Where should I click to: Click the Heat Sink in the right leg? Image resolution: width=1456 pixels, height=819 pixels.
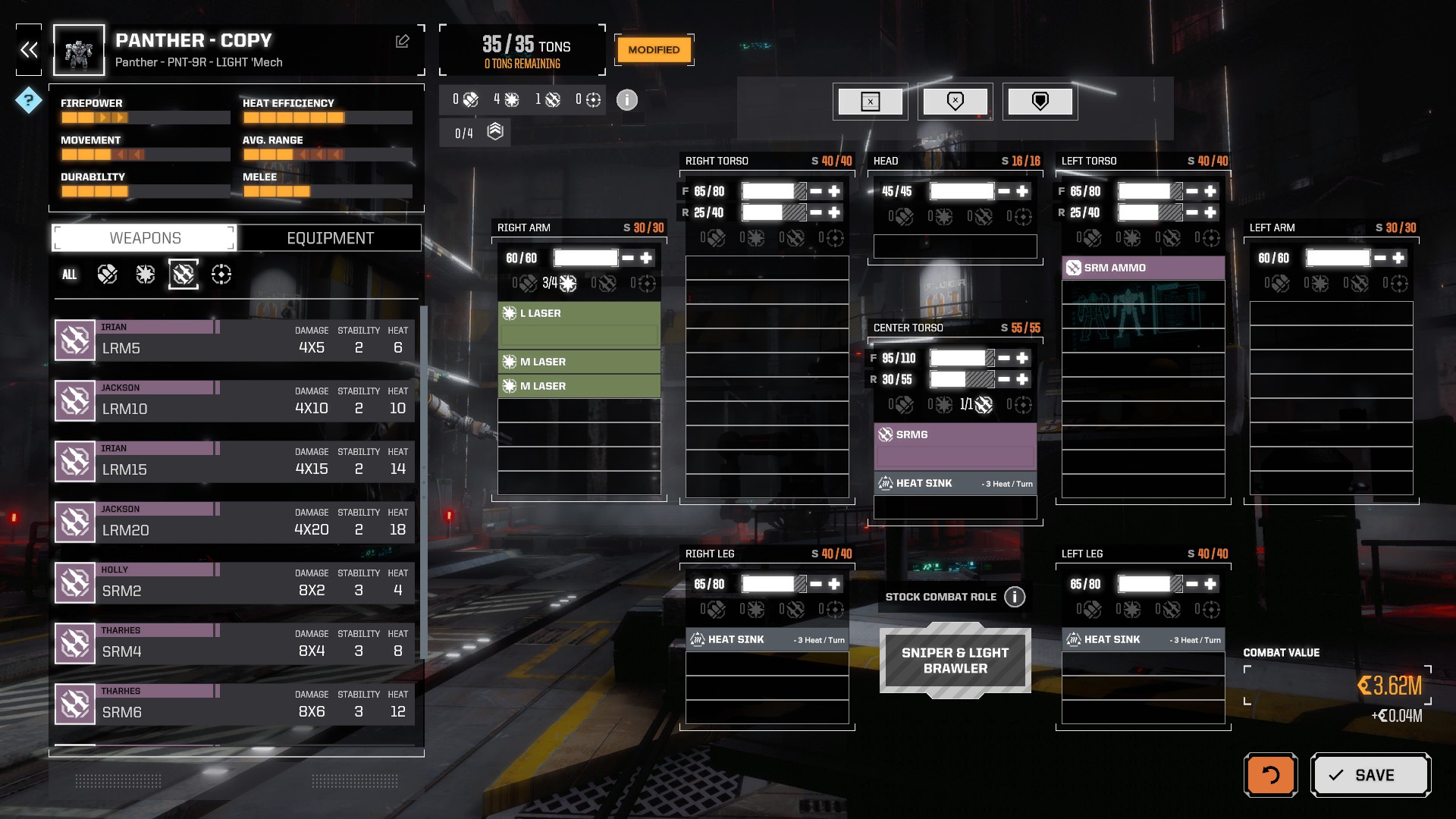(x=767, y=639)
